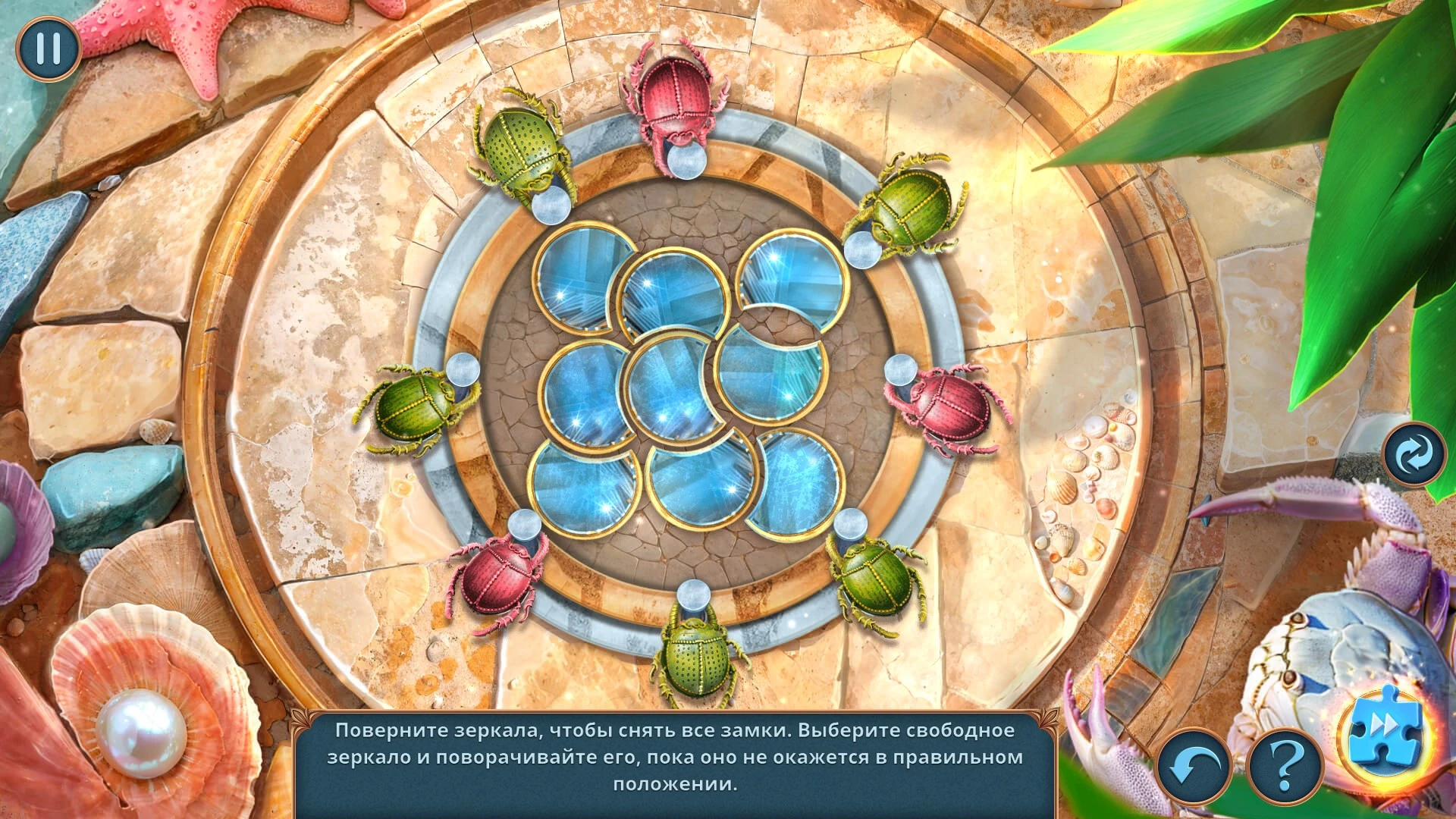Pause the game with the pause button
1456x819 pixels.
[49, 49]
